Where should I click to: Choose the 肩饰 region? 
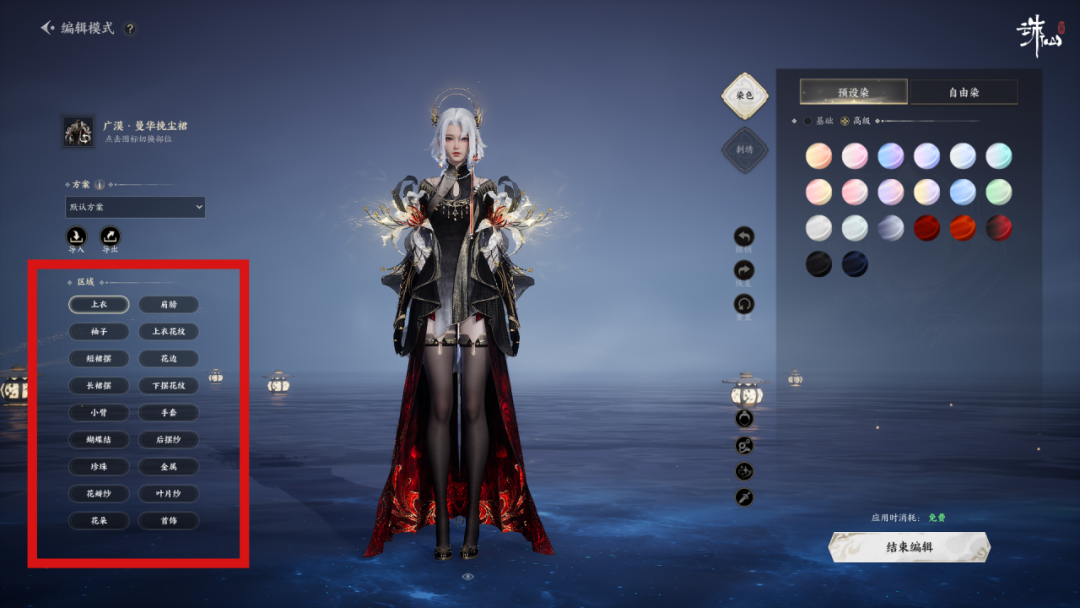pyautogui.click(x=168, y=304)
